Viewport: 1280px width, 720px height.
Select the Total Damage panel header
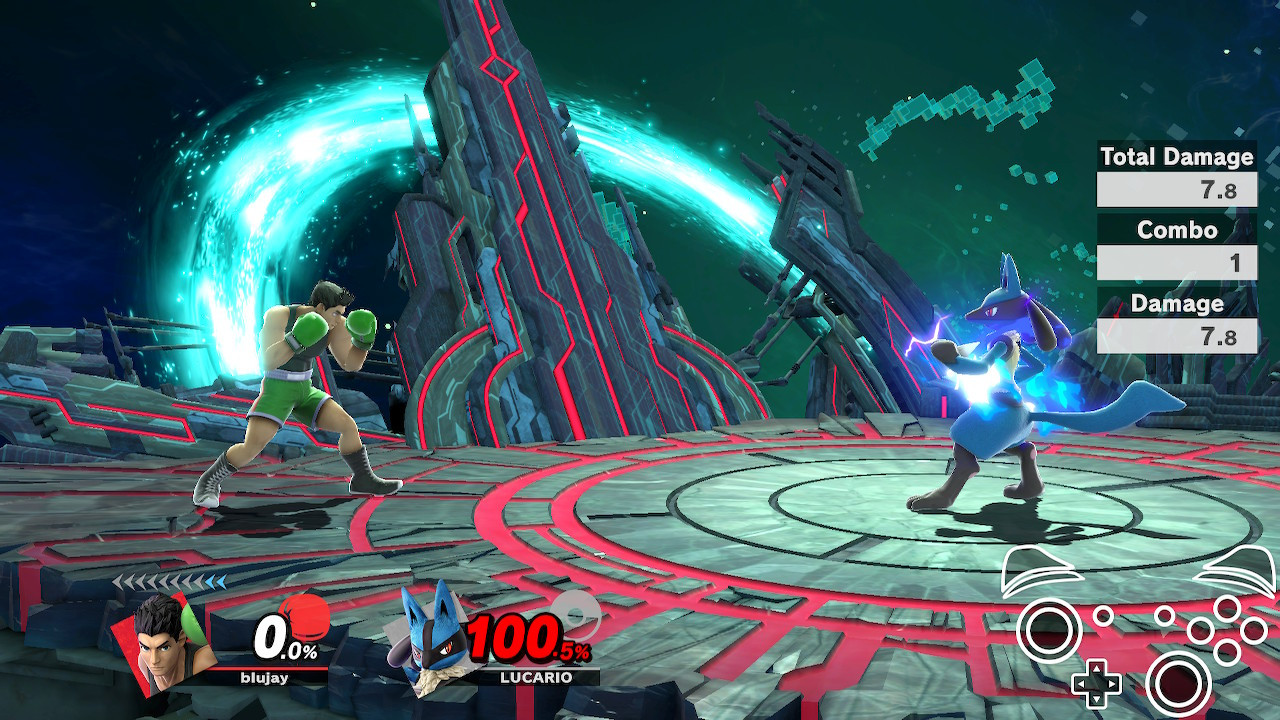(x=1176, y=157)
